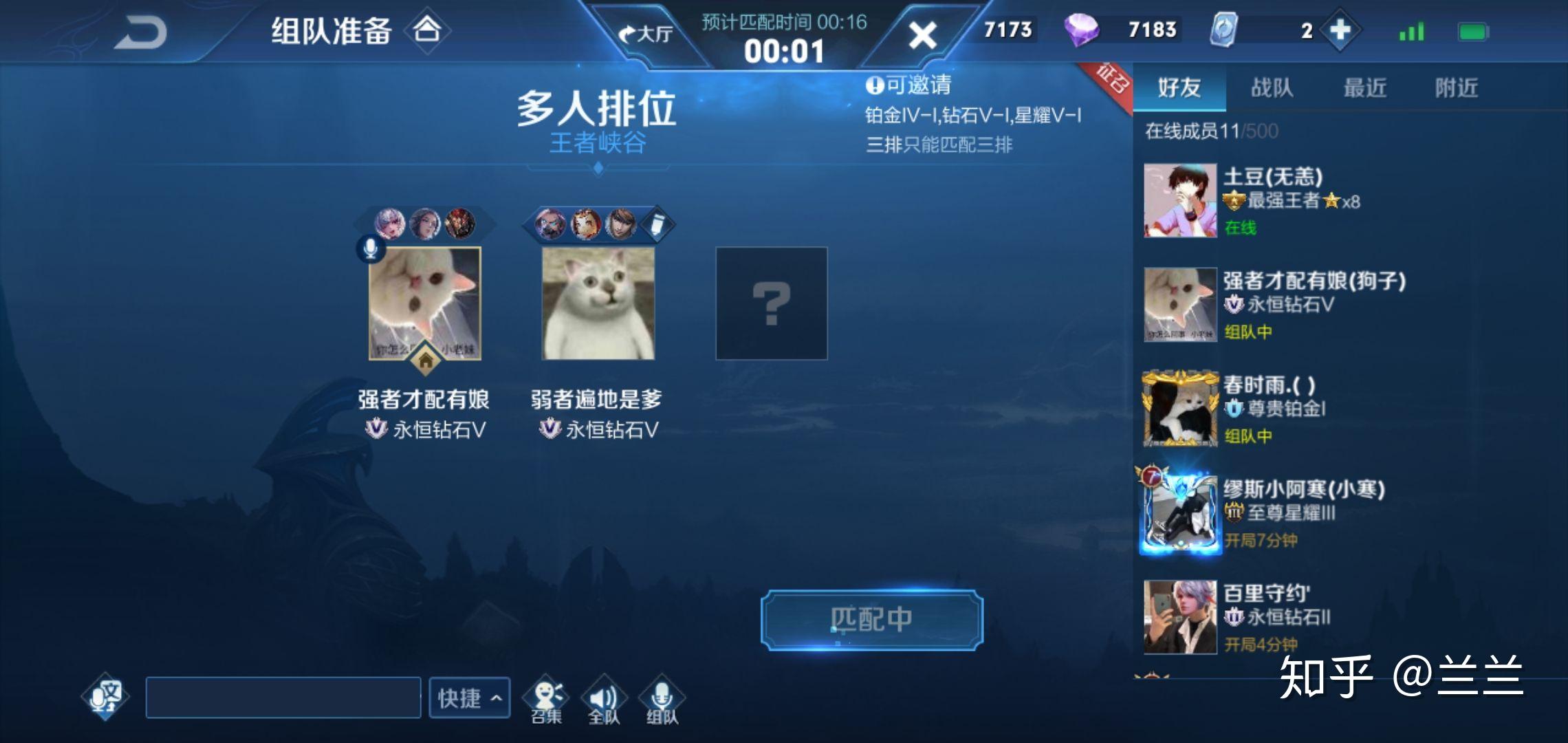Show the 最近 recent players tab
Viewport: 1568px width, 743px height.
click(1364, 87)
